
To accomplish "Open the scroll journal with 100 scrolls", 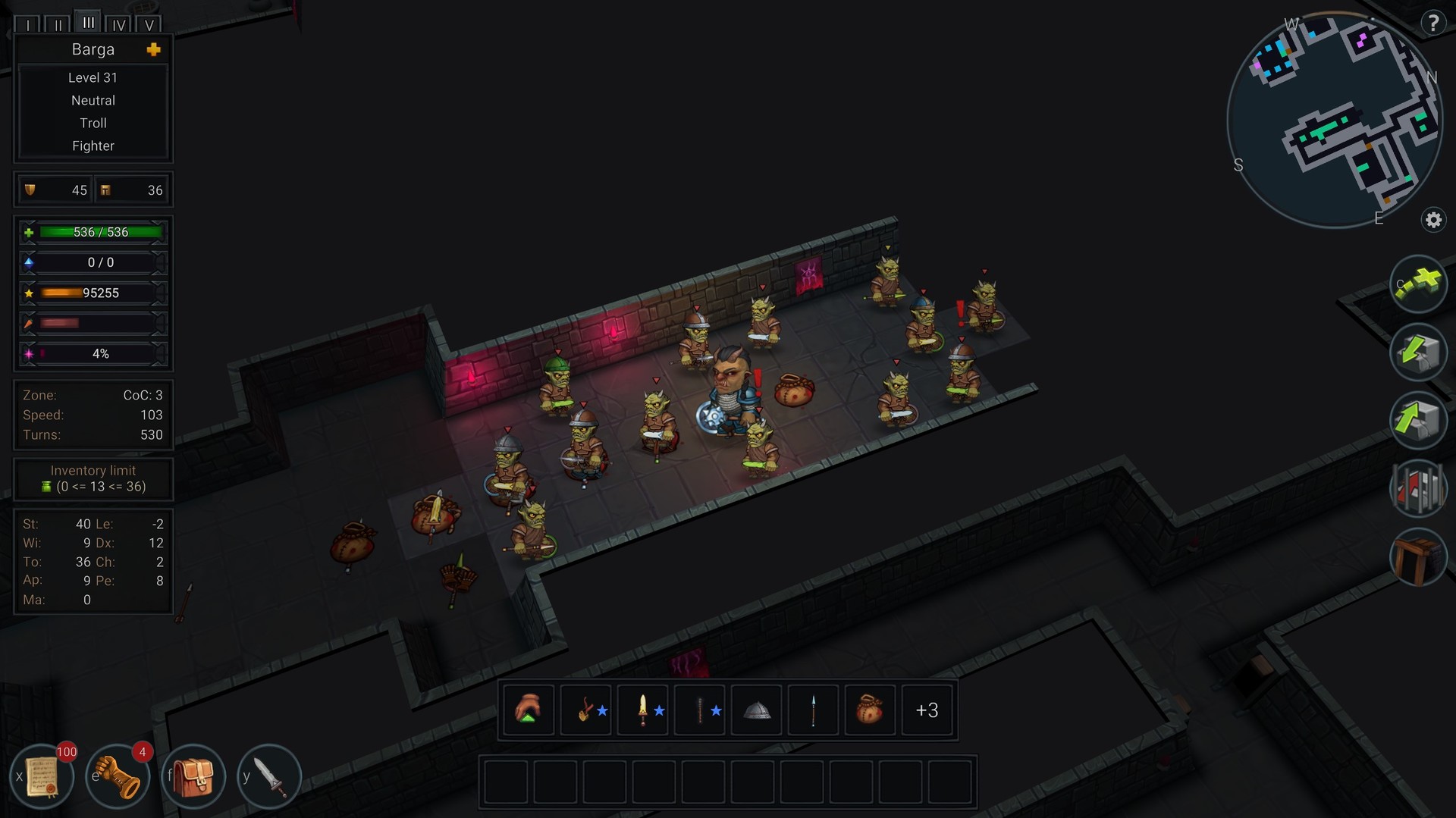I will (43, 776).
